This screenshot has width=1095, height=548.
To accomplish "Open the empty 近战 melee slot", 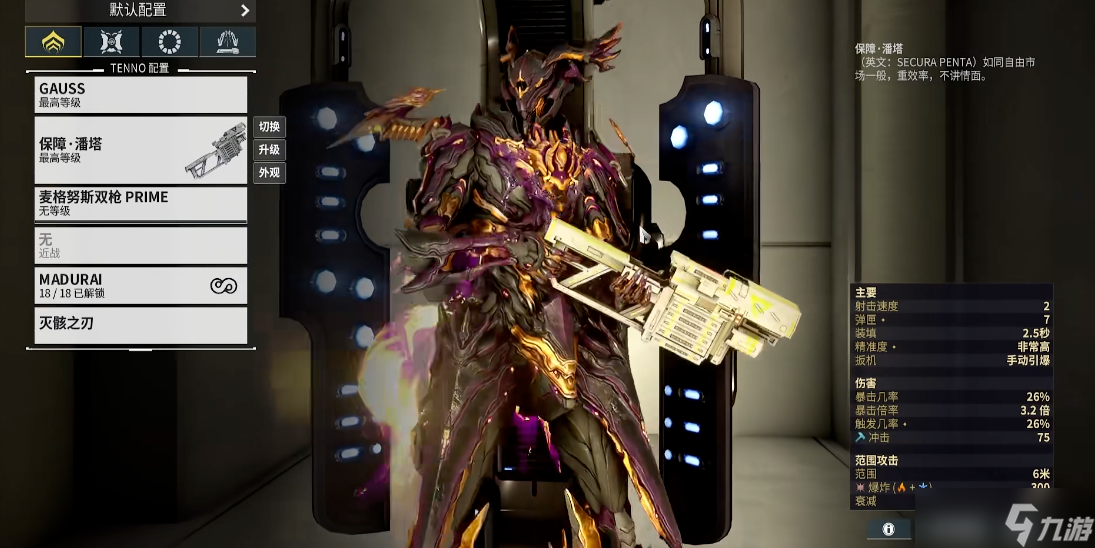I will [x=140, y=245].
